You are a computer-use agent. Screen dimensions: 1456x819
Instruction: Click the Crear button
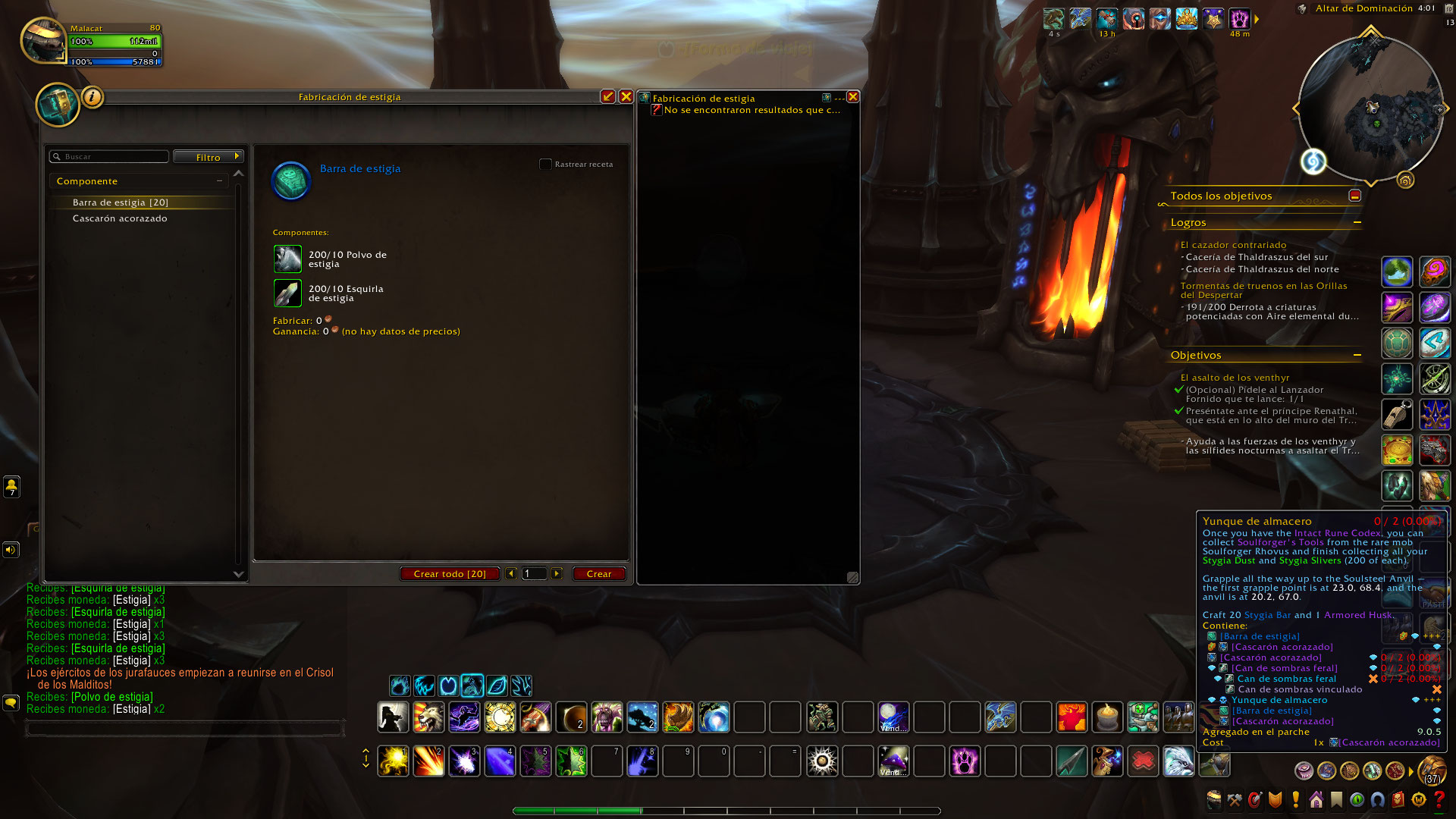coord(598,574)
